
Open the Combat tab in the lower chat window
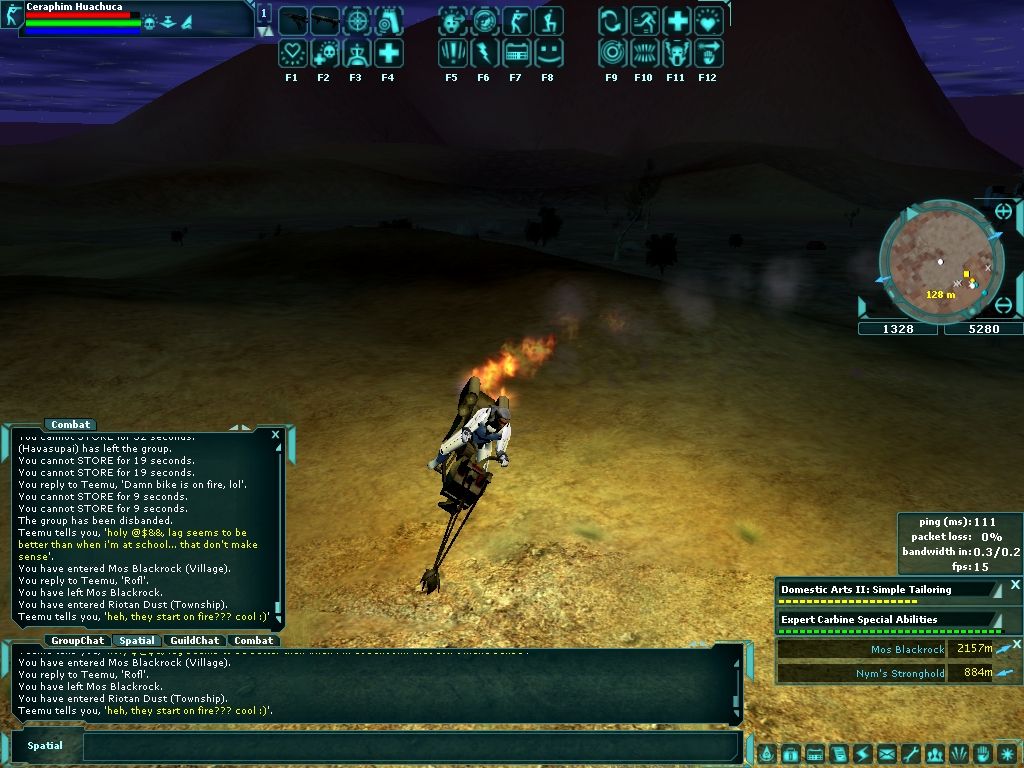pos(254,640)
